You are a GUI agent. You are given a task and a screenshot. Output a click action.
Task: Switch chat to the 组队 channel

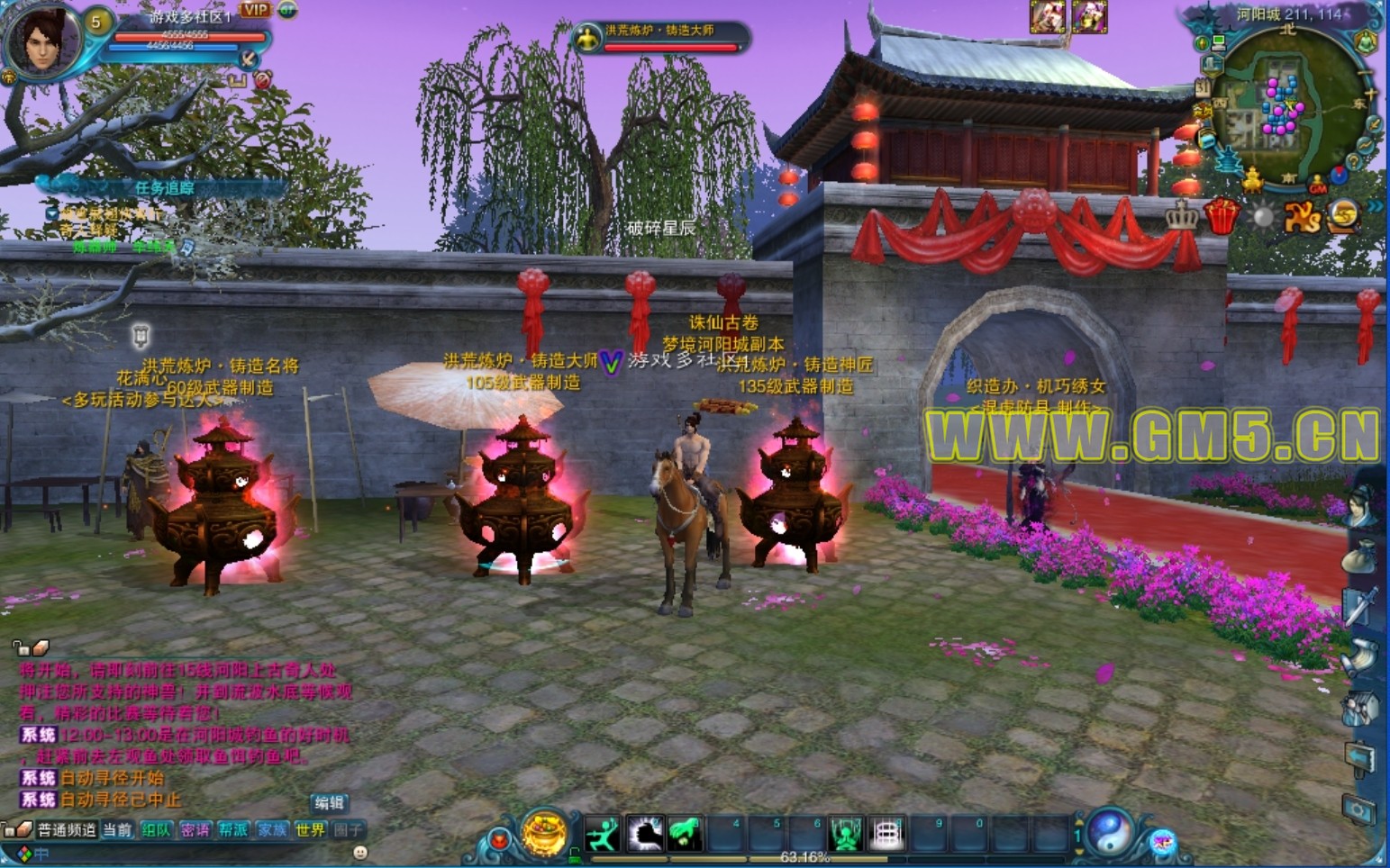[156, 829]
